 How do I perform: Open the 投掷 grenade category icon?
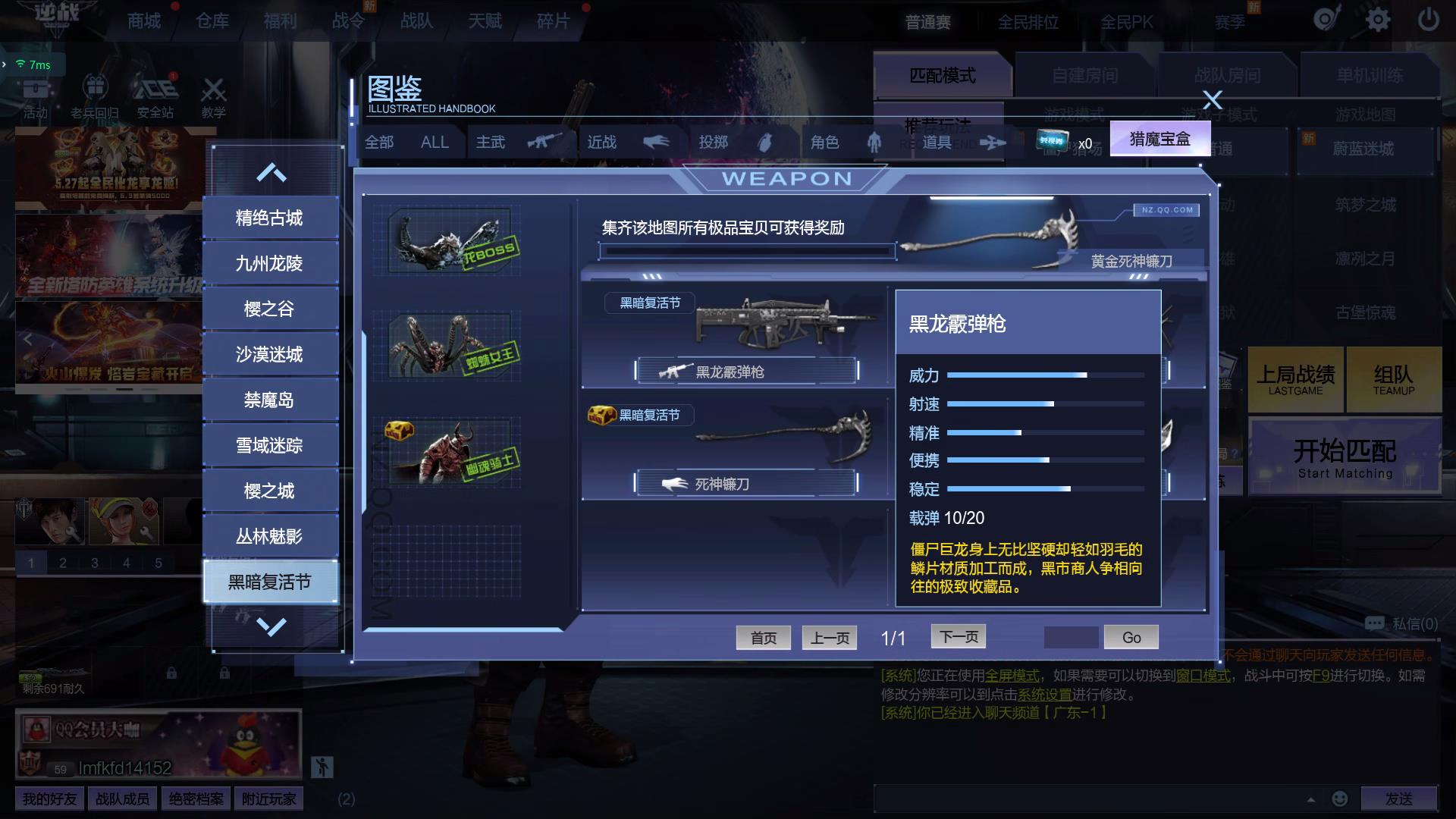[766, 142]
